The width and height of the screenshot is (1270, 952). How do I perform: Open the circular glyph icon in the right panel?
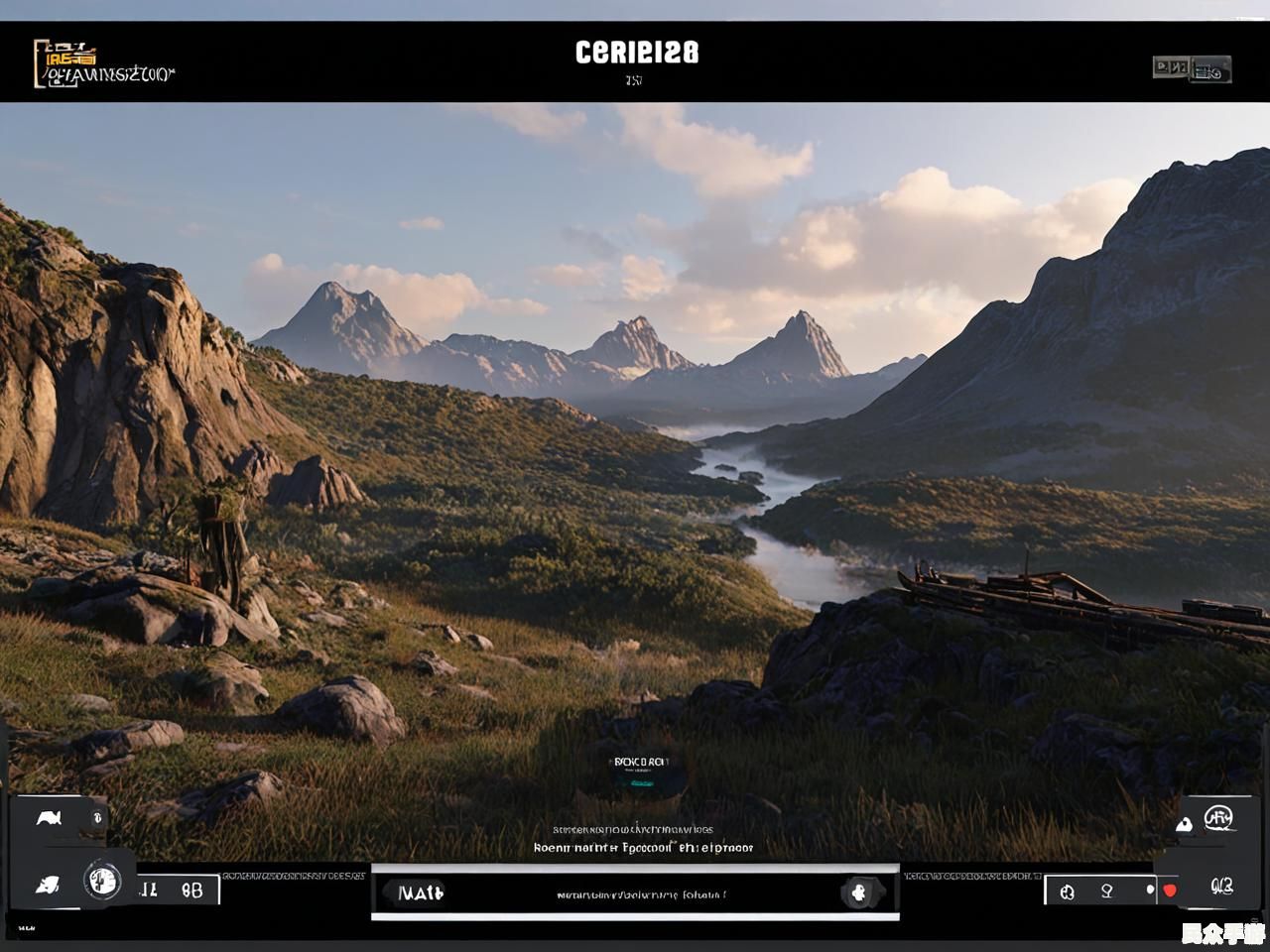[1217, 817]
